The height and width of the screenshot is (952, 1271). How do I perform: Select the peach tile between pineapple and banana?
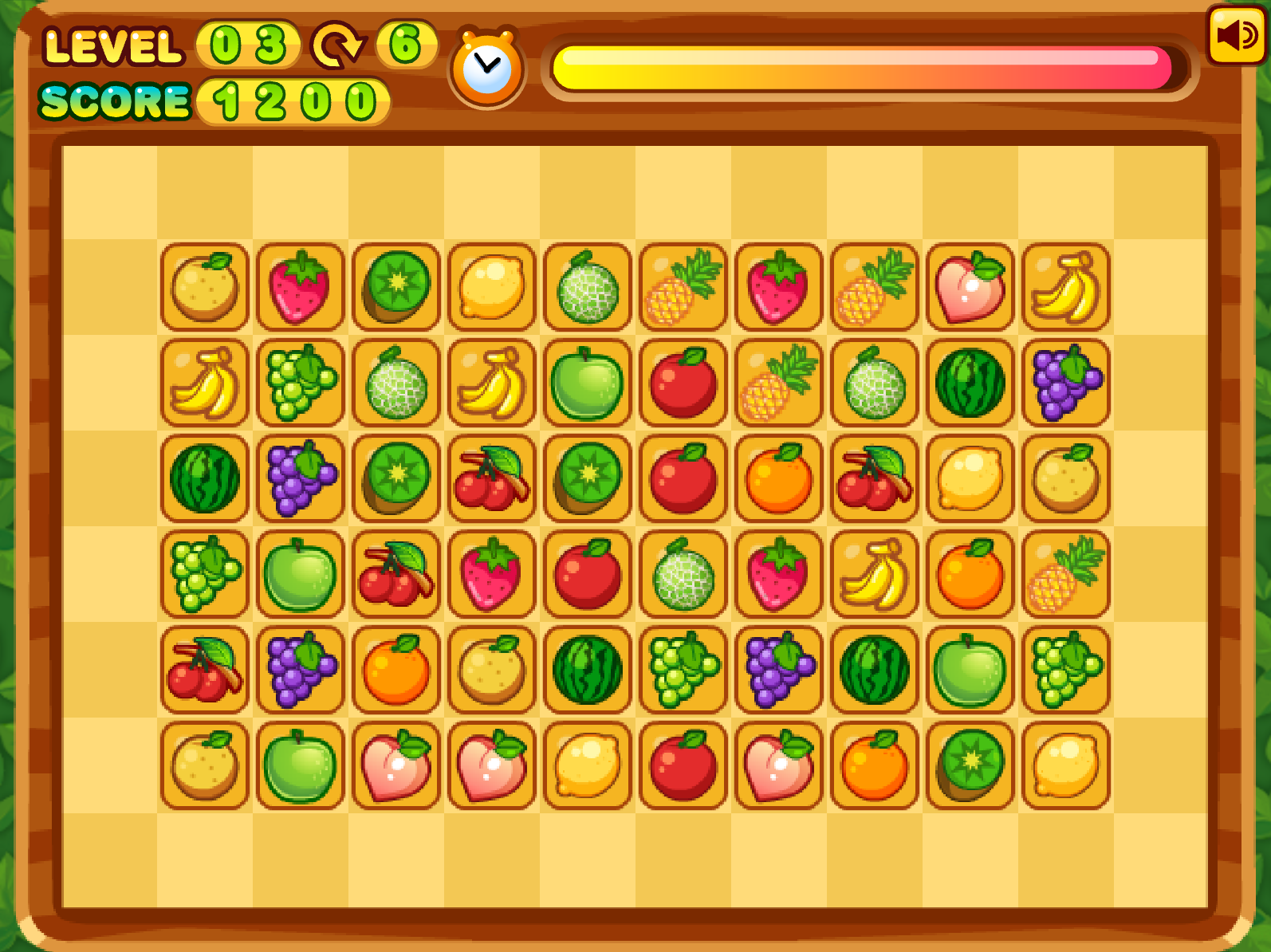coord(970,287)
